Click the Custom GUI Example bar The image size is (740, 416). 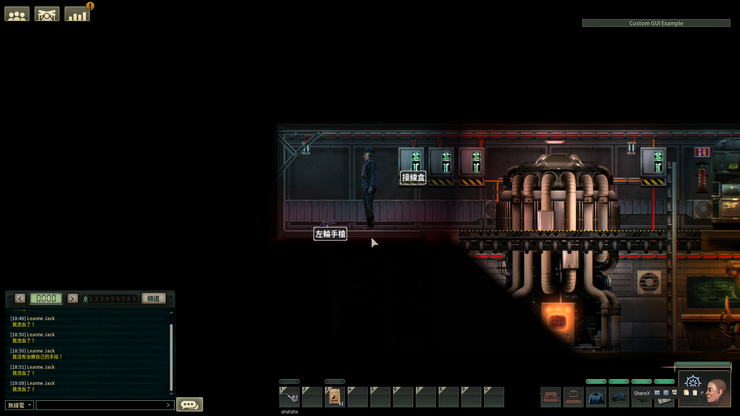656,23
